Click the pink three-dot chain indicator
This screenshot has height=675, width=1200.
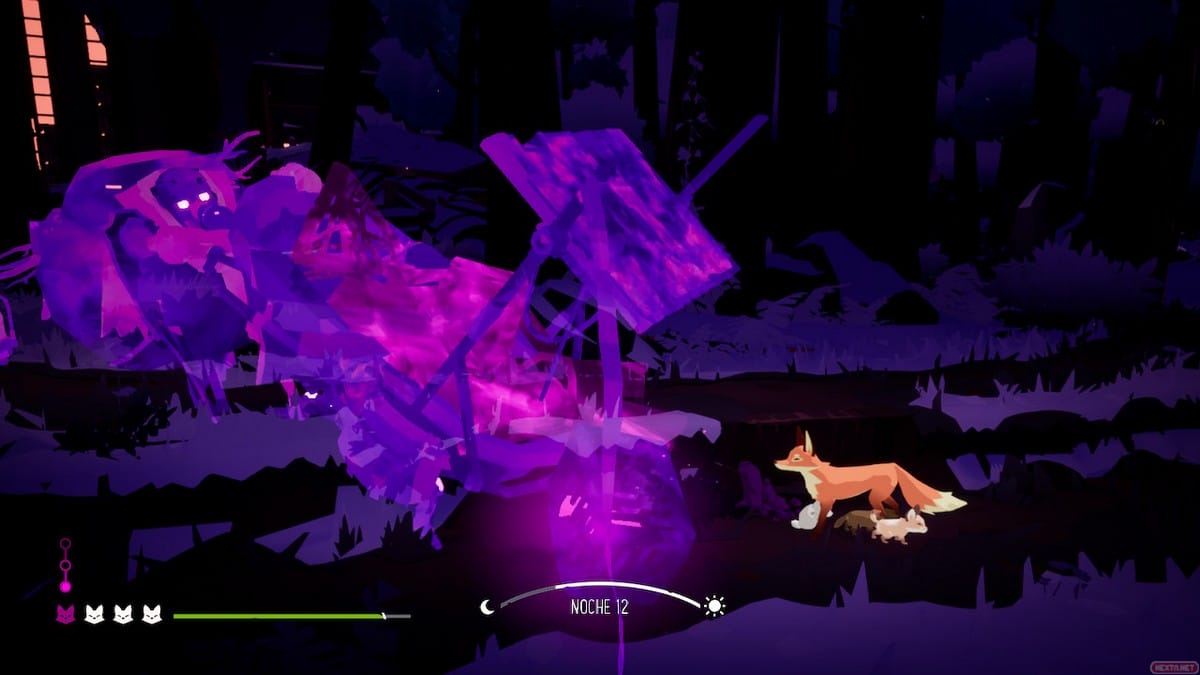tap(65, 565)
